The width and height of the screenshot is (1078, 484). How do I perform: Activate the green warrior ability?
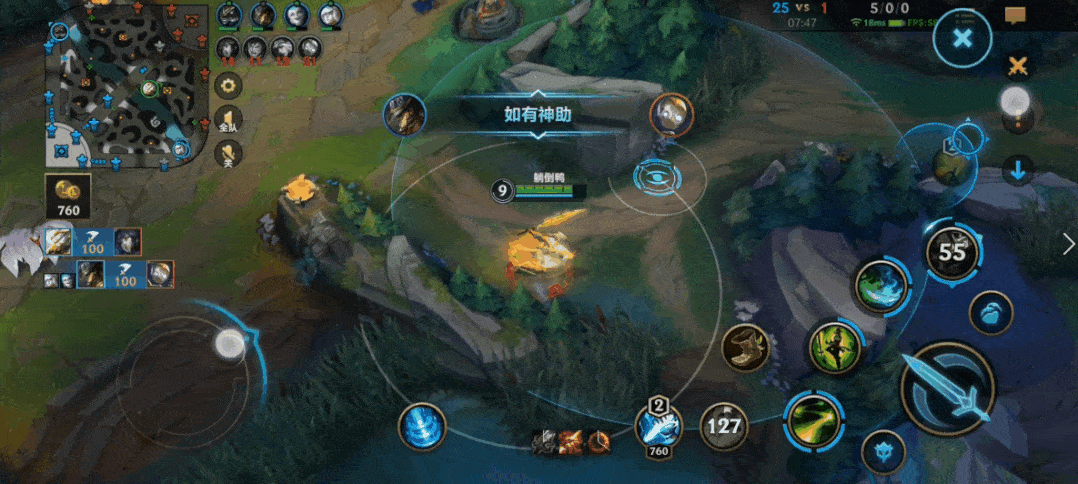tap(834, 347)
